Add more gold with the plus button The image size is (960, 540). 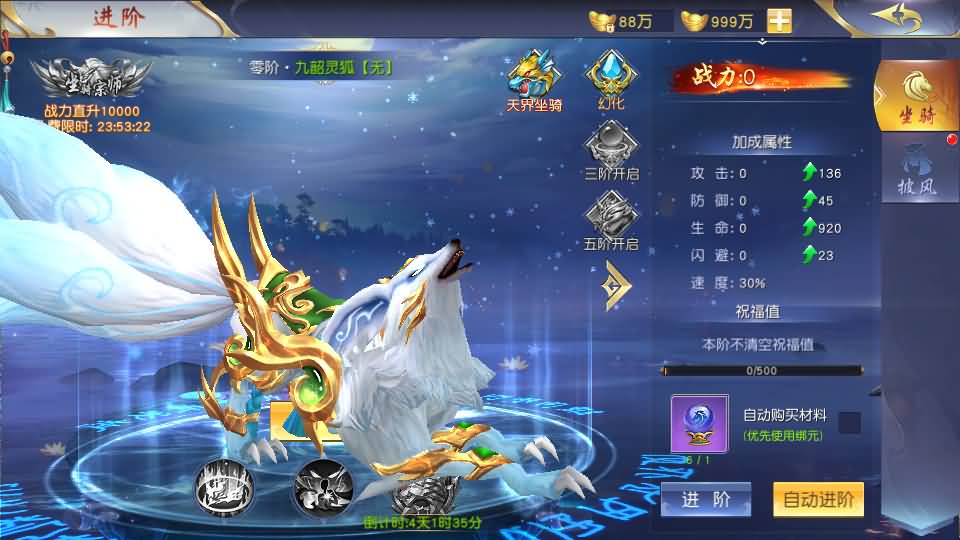[x=779, y=20]
